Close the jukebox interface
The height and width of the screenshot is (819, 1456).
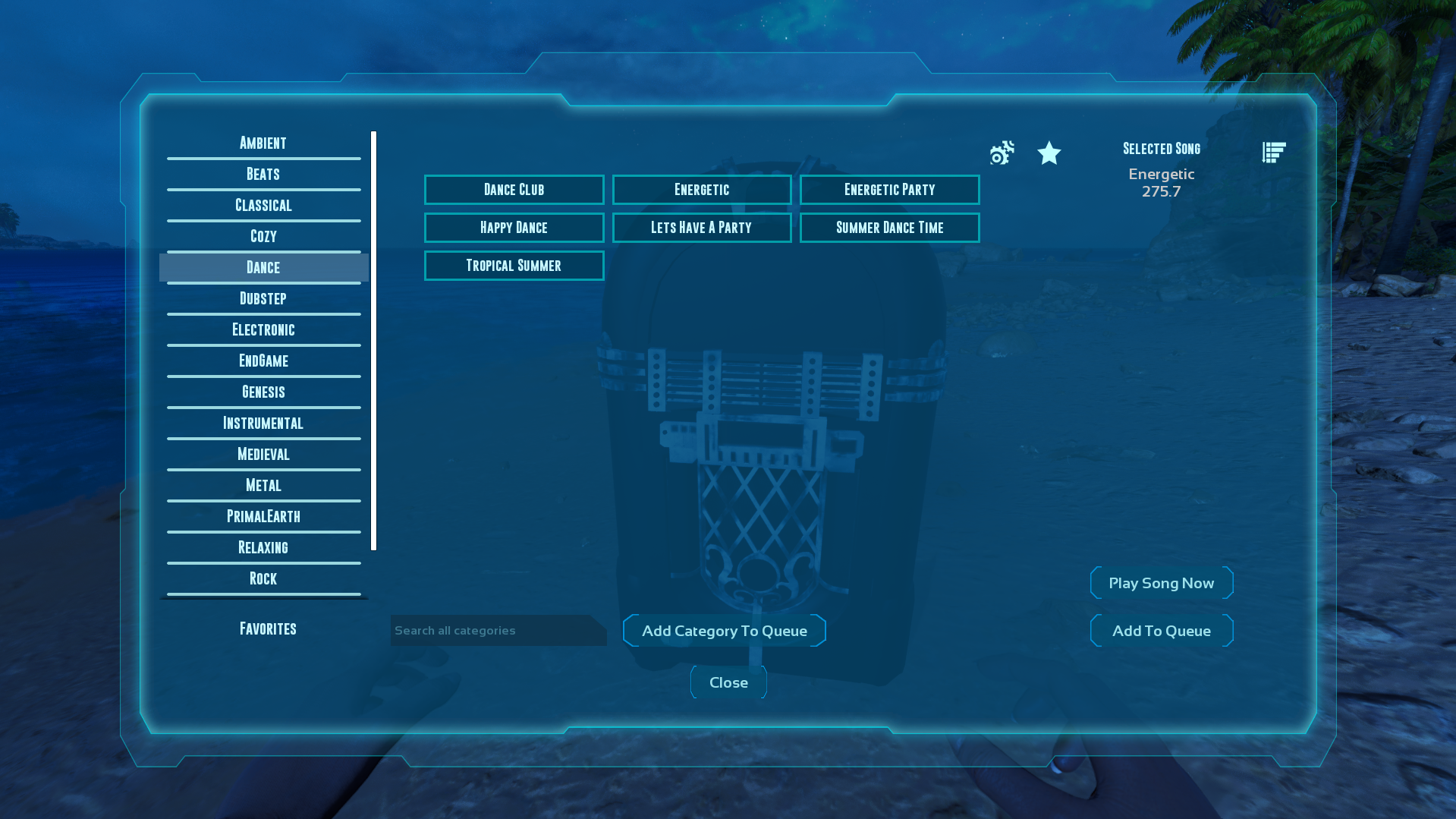tap(728, 682)
